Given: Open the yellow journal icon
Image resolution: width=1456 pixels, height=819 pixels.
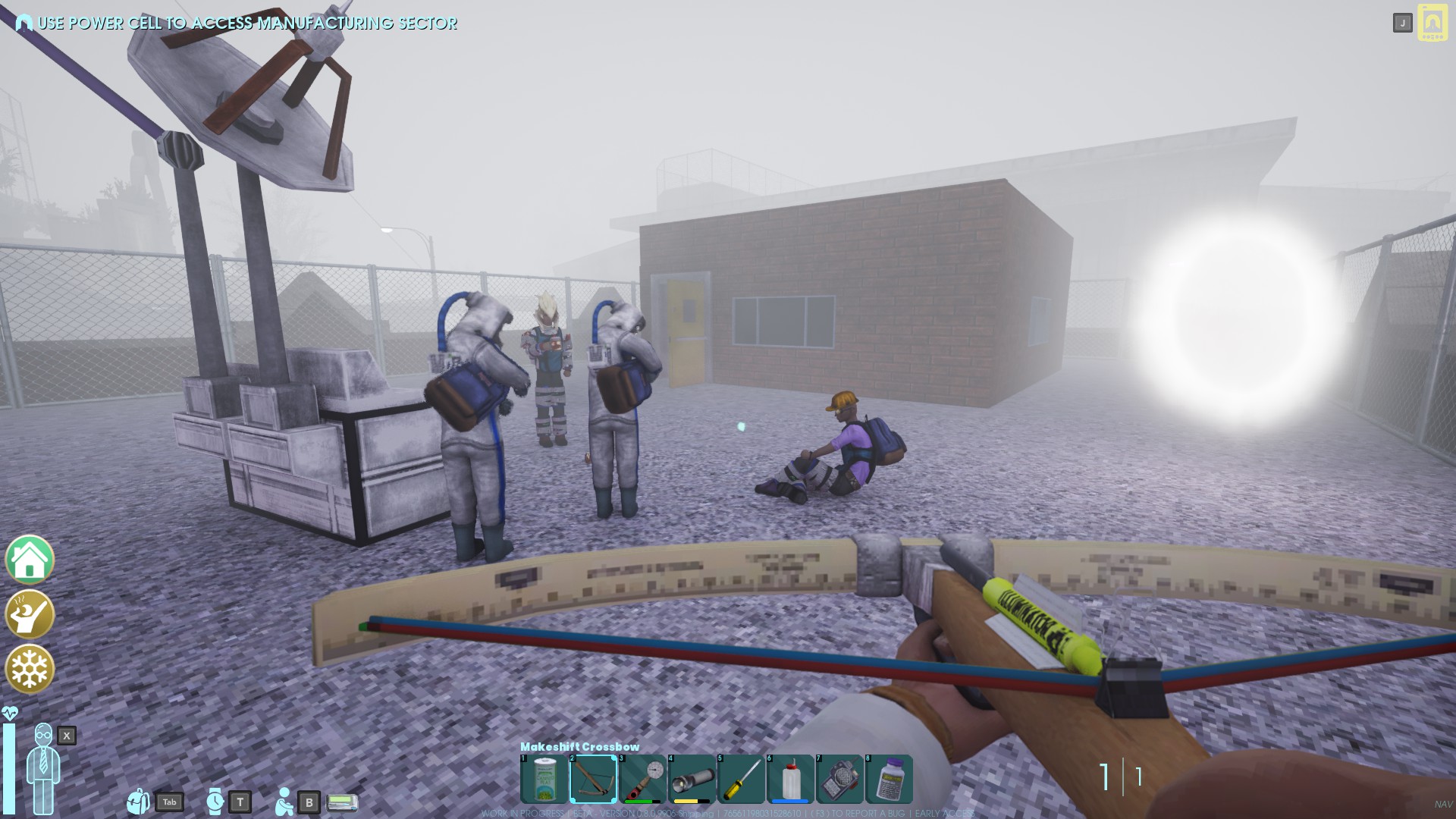Looking at the screenshot, I should [1432, 24].
